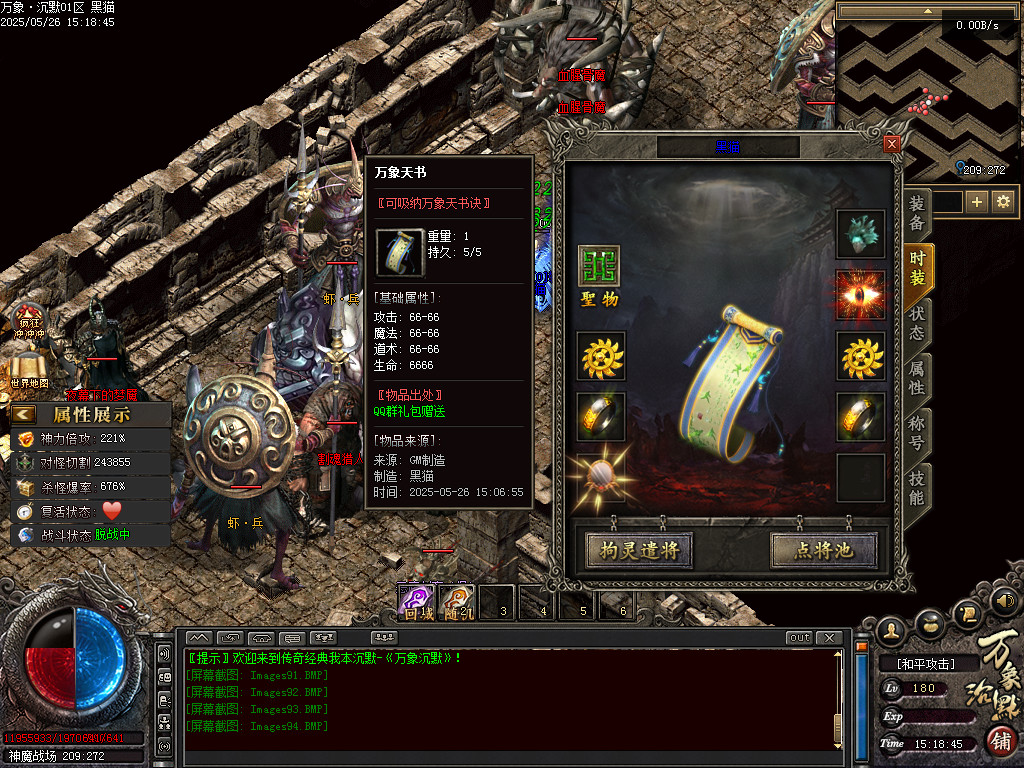
Task: Click the gear settings button near minimap
Action: pyautogui.click(x=1003, y=202)
